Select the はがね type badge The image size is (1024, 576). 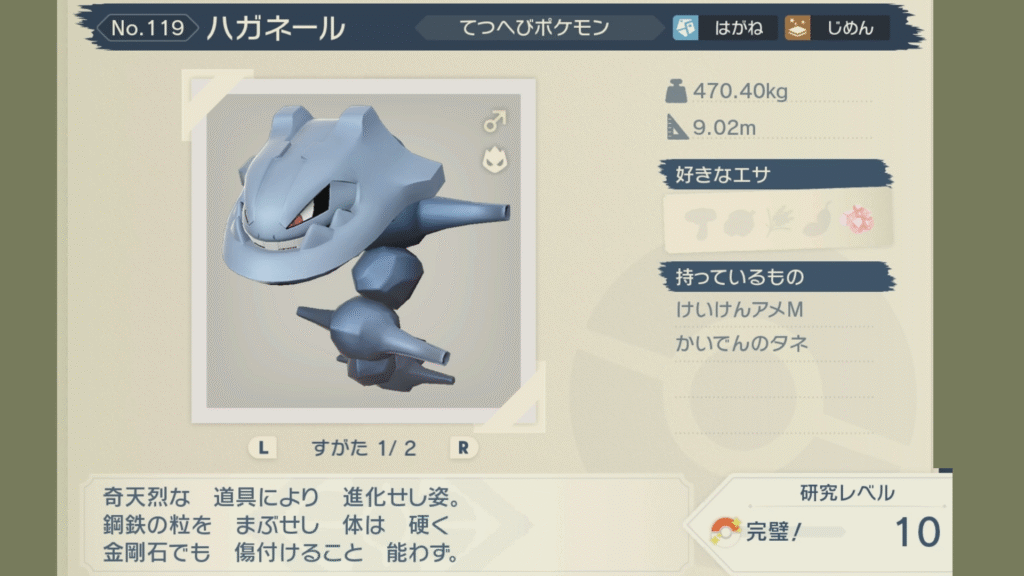point(724,28)
